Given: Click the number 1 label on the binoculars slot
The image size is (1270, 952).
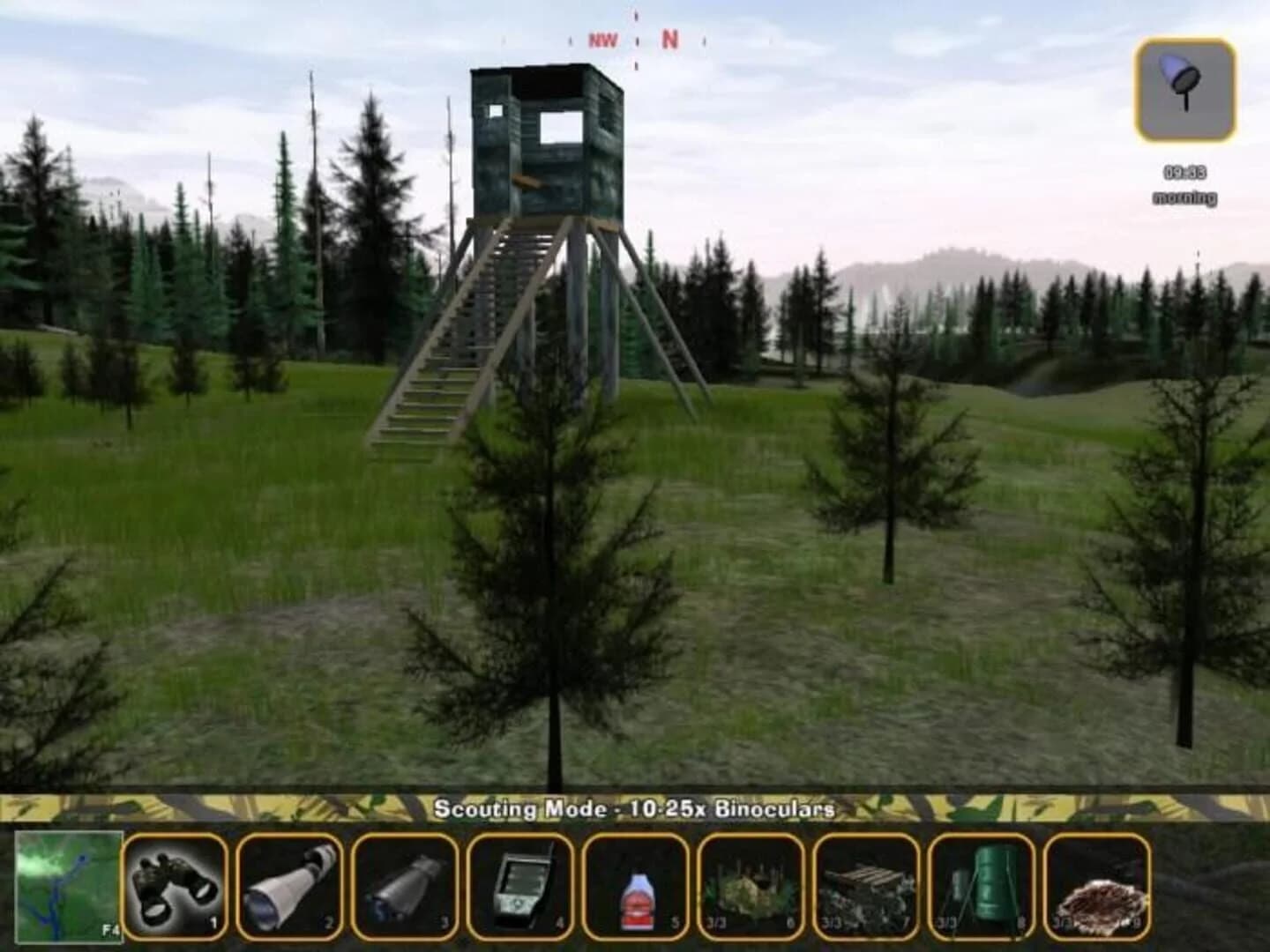Looking at the screenshot, I should [x=212, y=924].
